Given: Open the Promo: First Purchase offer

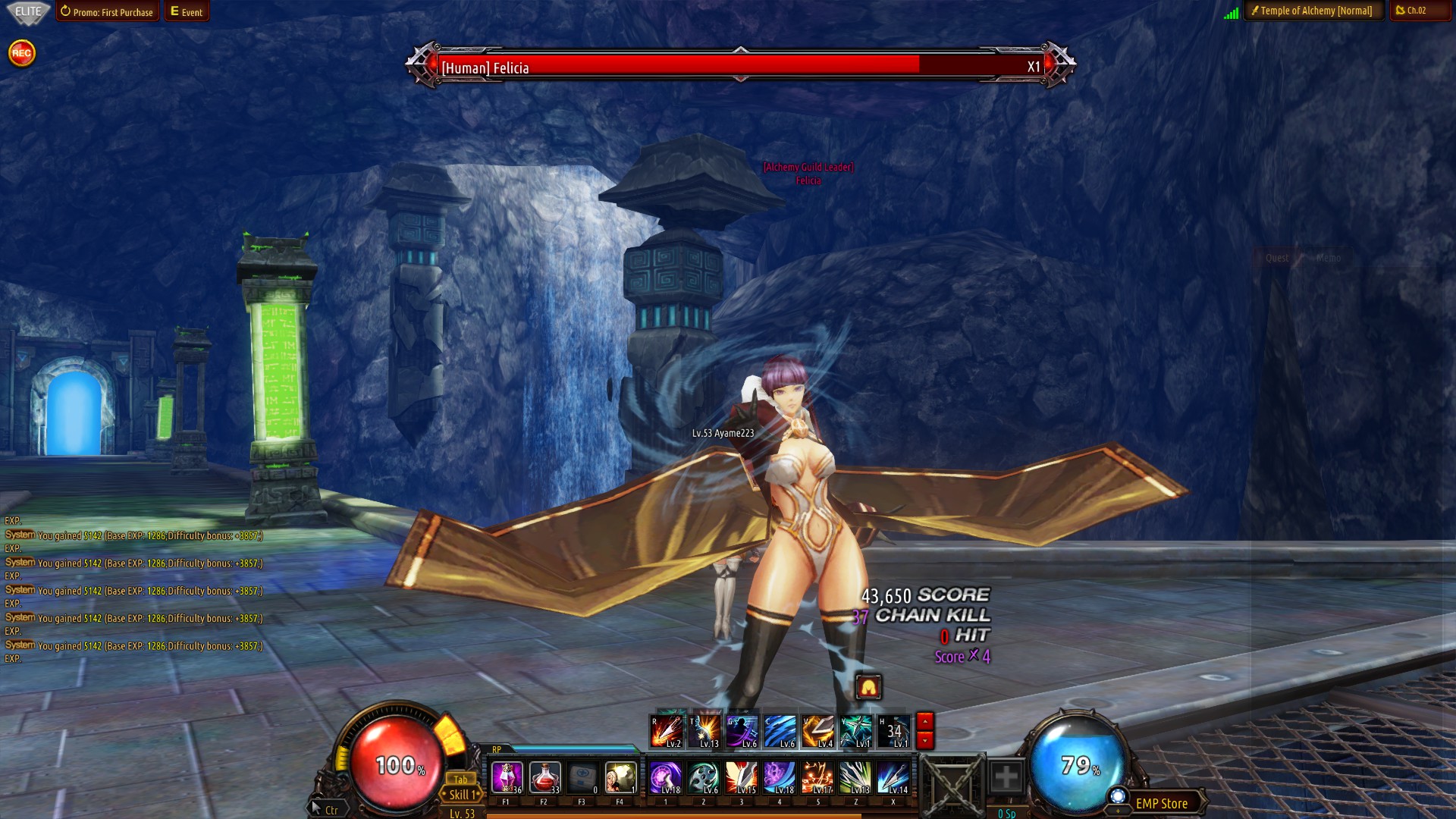Looking at the screenshot, I should 107,11.
